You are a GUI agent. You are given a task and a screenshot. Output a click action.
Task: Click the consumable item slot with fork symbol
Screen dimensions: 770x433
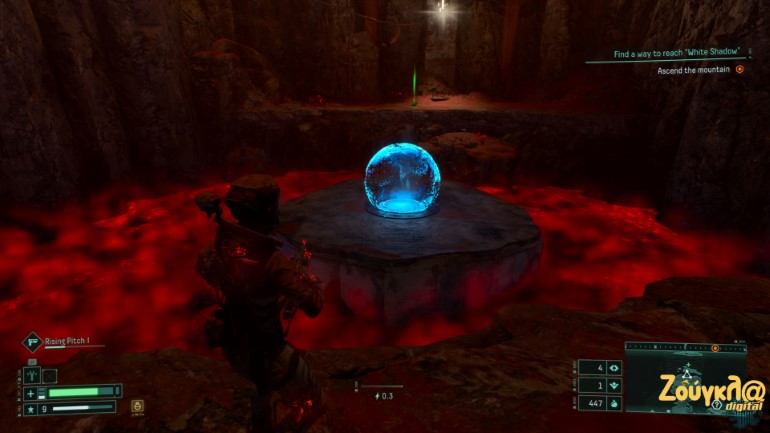(33, 376)
